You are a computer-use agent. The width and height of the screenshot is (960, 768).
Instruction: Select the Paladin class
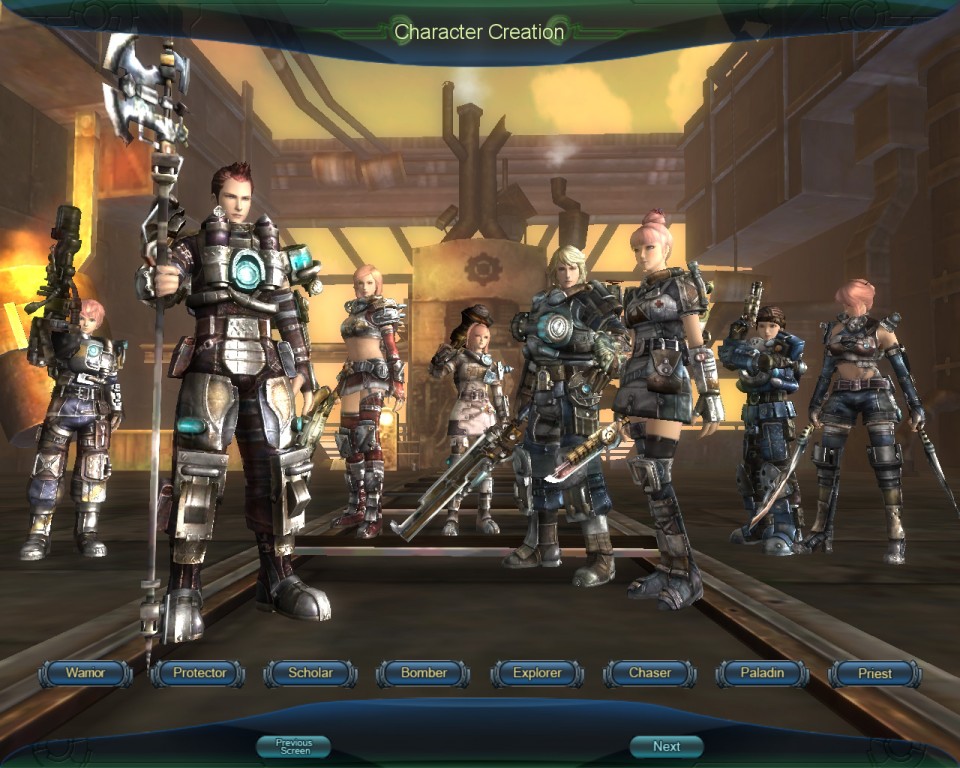[x=762, y=673]
